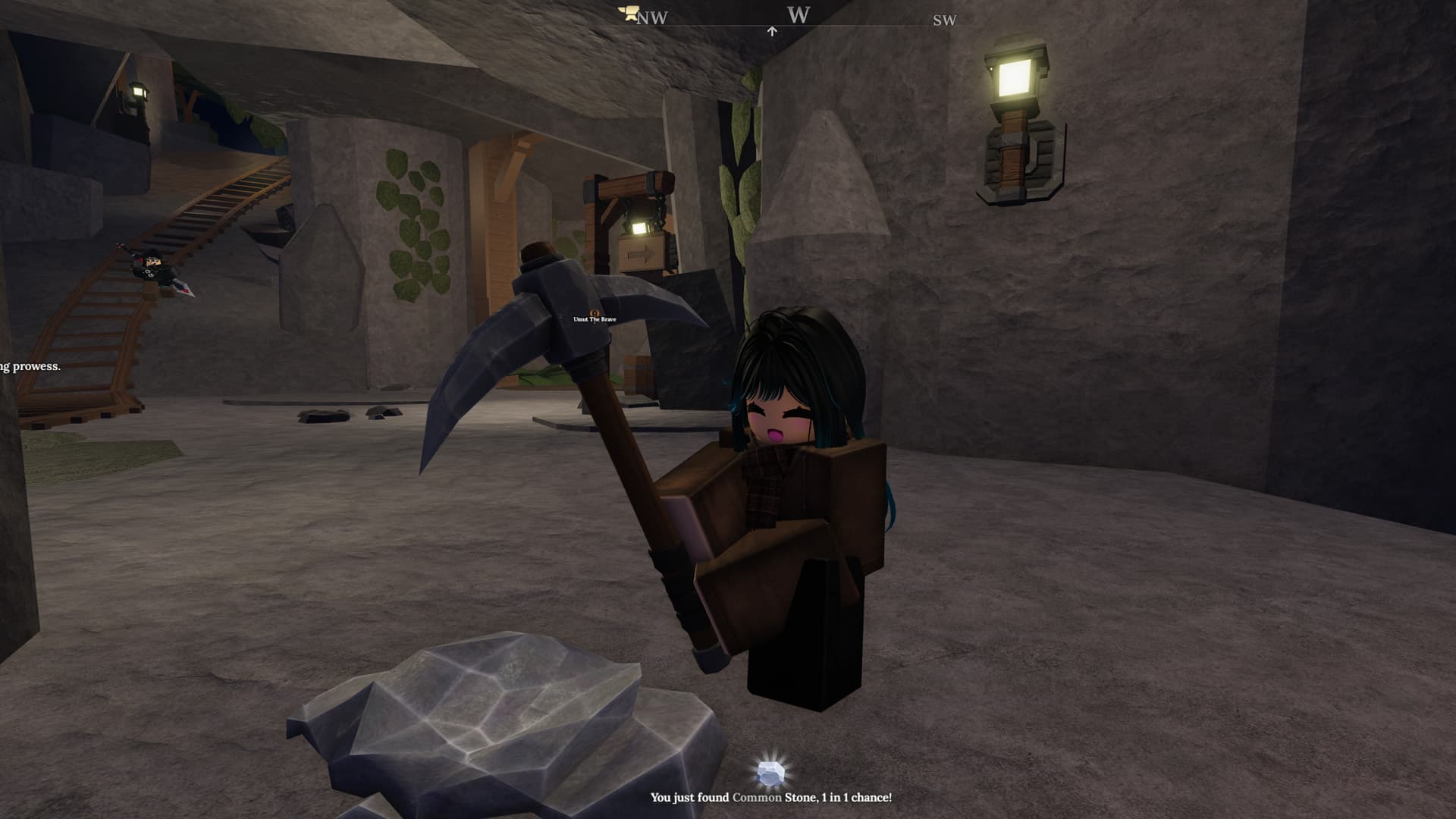Select the green cactus beside the stone pillar
Screen dimensions: 1456x819
coord(734,190)
